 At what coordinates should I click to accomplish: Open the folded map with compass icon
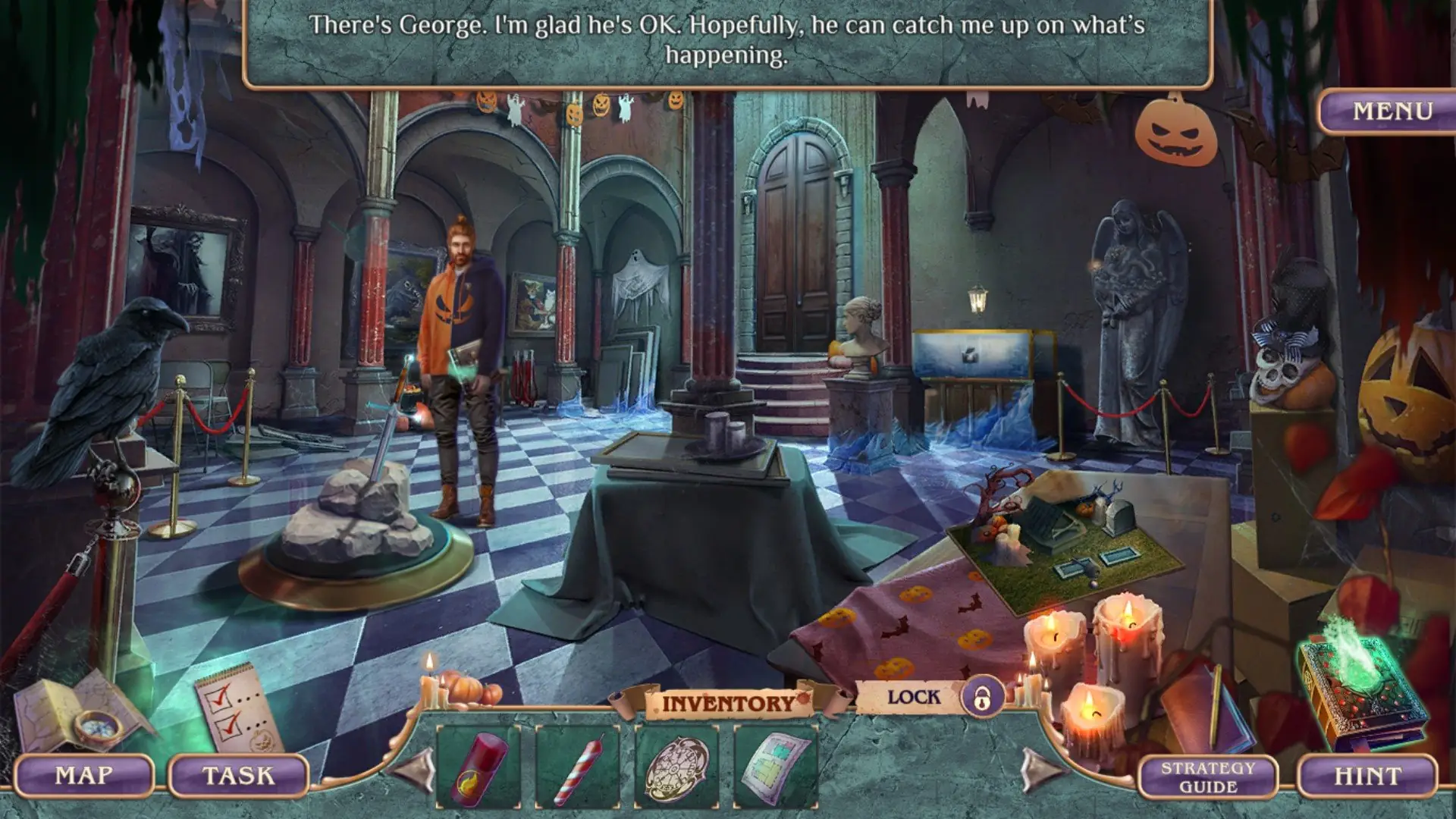[x=80, y=713]
